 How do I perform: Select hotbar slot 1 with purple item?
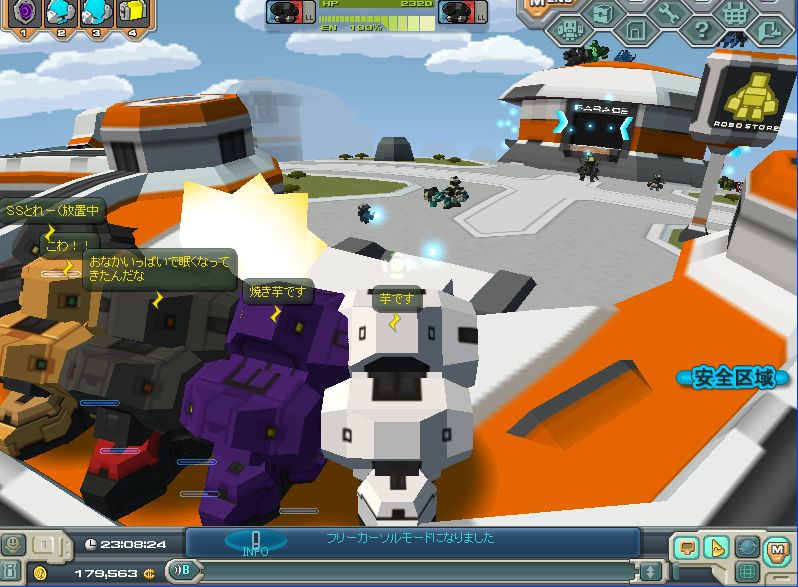(x=22, y=11)
